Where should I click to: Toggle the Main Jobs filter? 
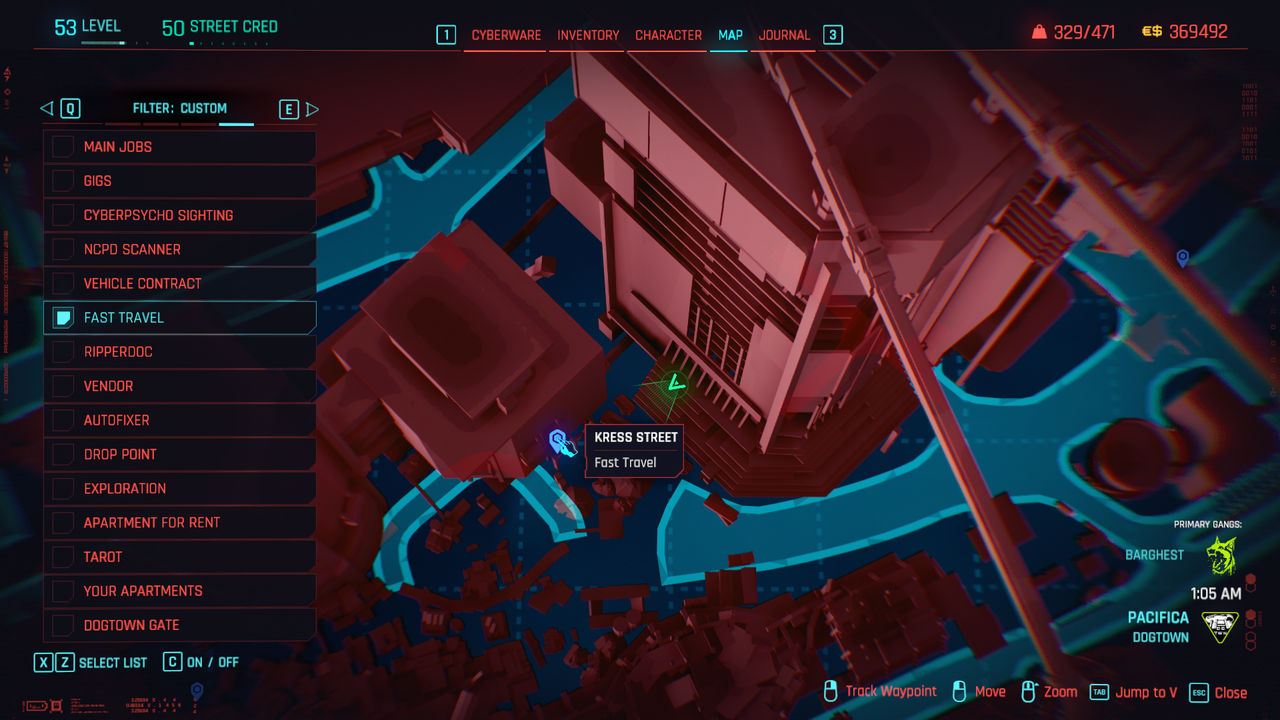tap(63, 147)
